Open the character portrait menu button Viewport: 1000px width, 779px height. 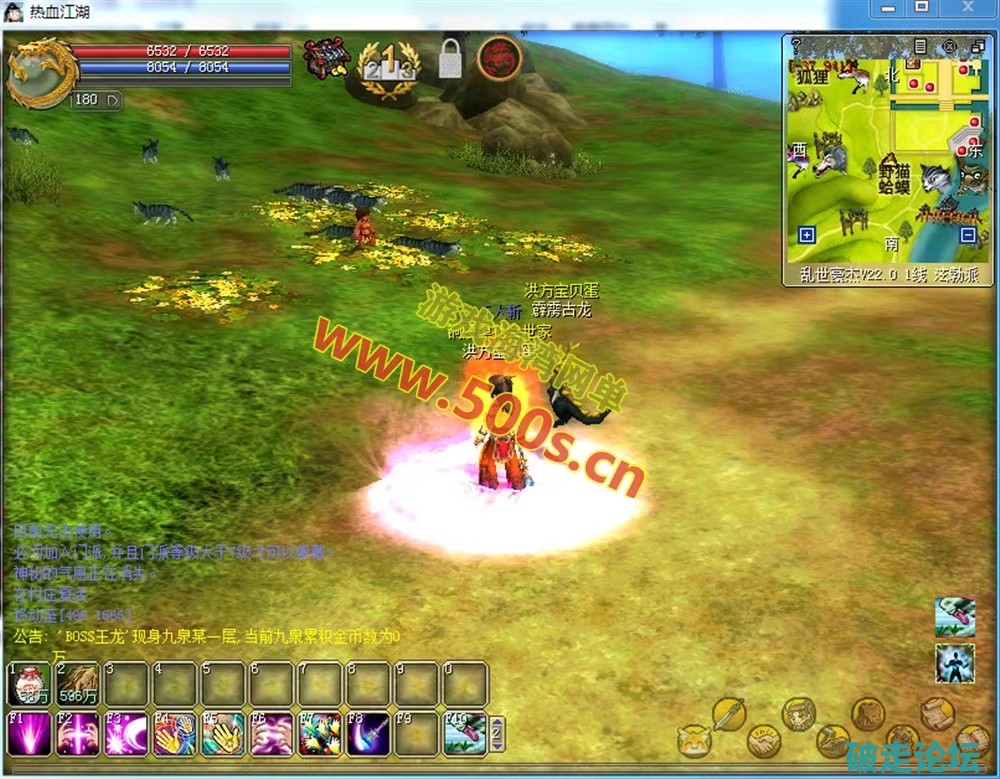[797, 713]
